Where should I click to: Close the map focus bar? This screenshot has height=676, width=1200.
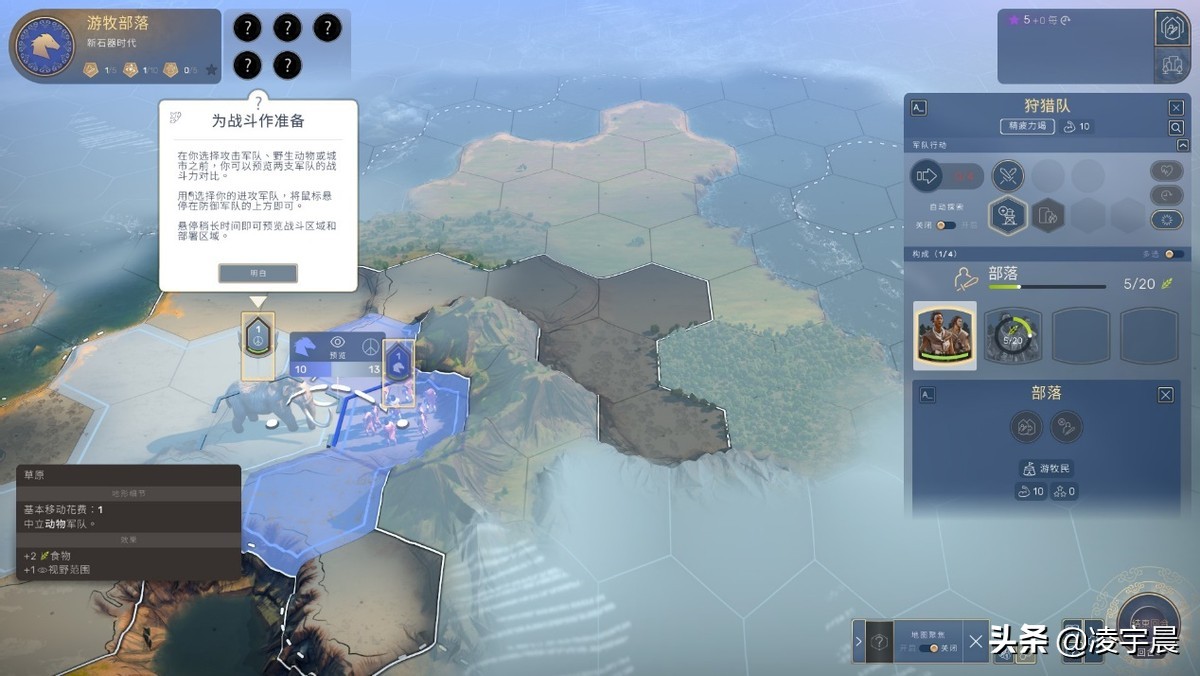click(976, 641)
